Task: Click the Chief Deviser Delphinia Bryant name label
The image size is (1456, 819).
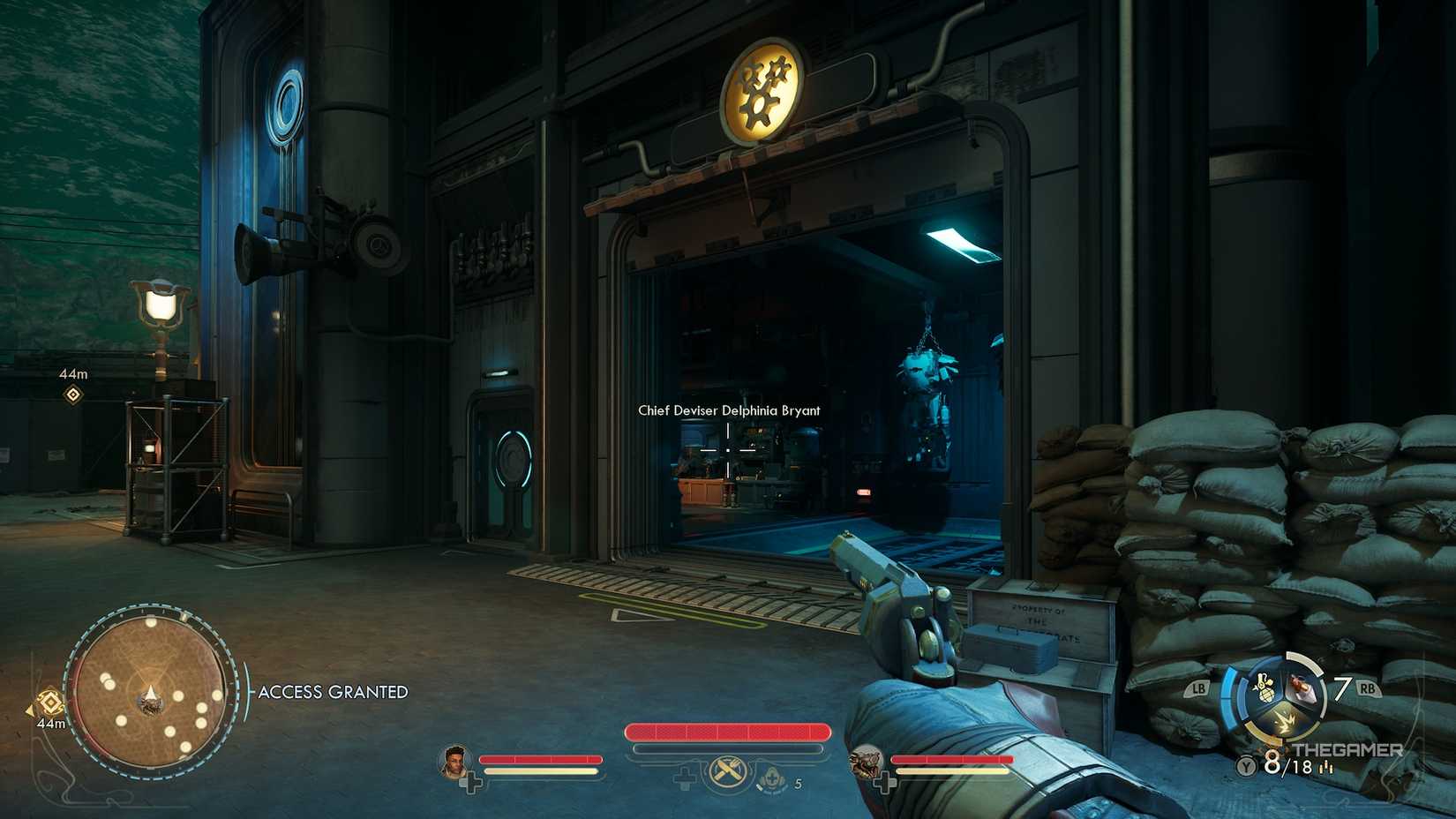Action: [x=730, y=410]
